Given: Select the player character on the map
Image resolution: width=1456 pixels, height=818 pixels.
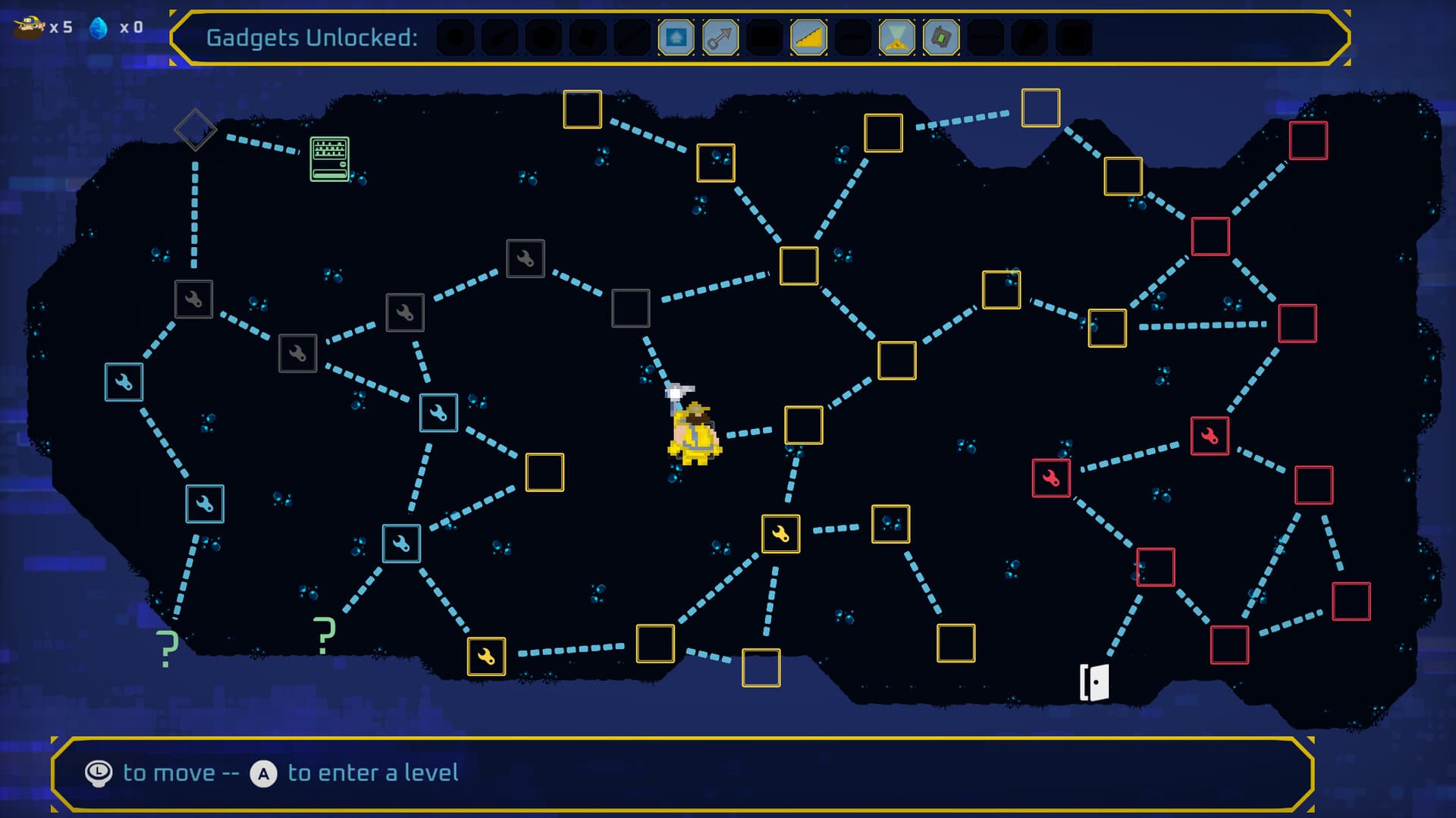Looking at the screenshot, I should (694, 432).
